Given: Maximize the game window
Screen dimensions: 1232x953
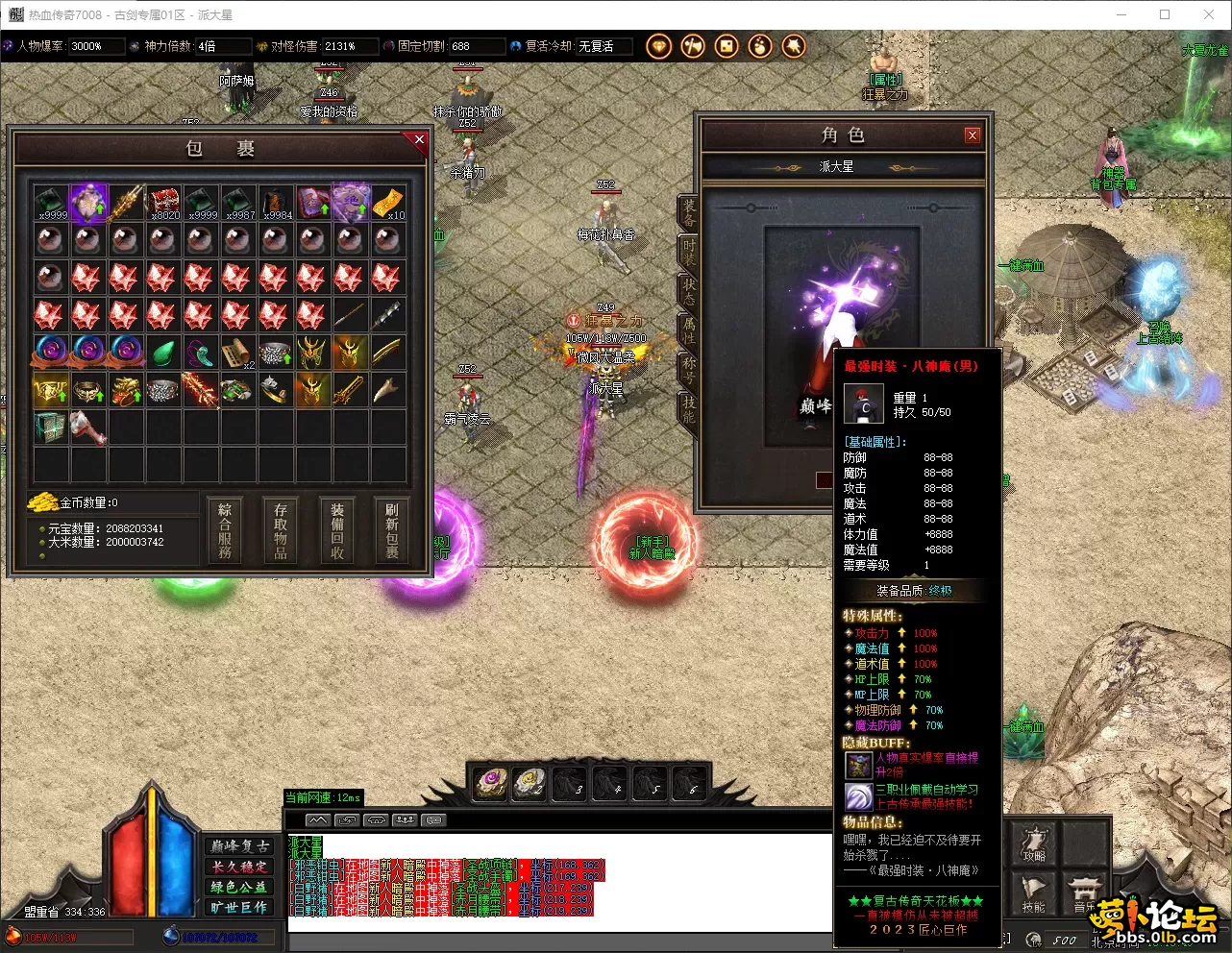Looking at the screenshot, I should (x=1165, y=14).
